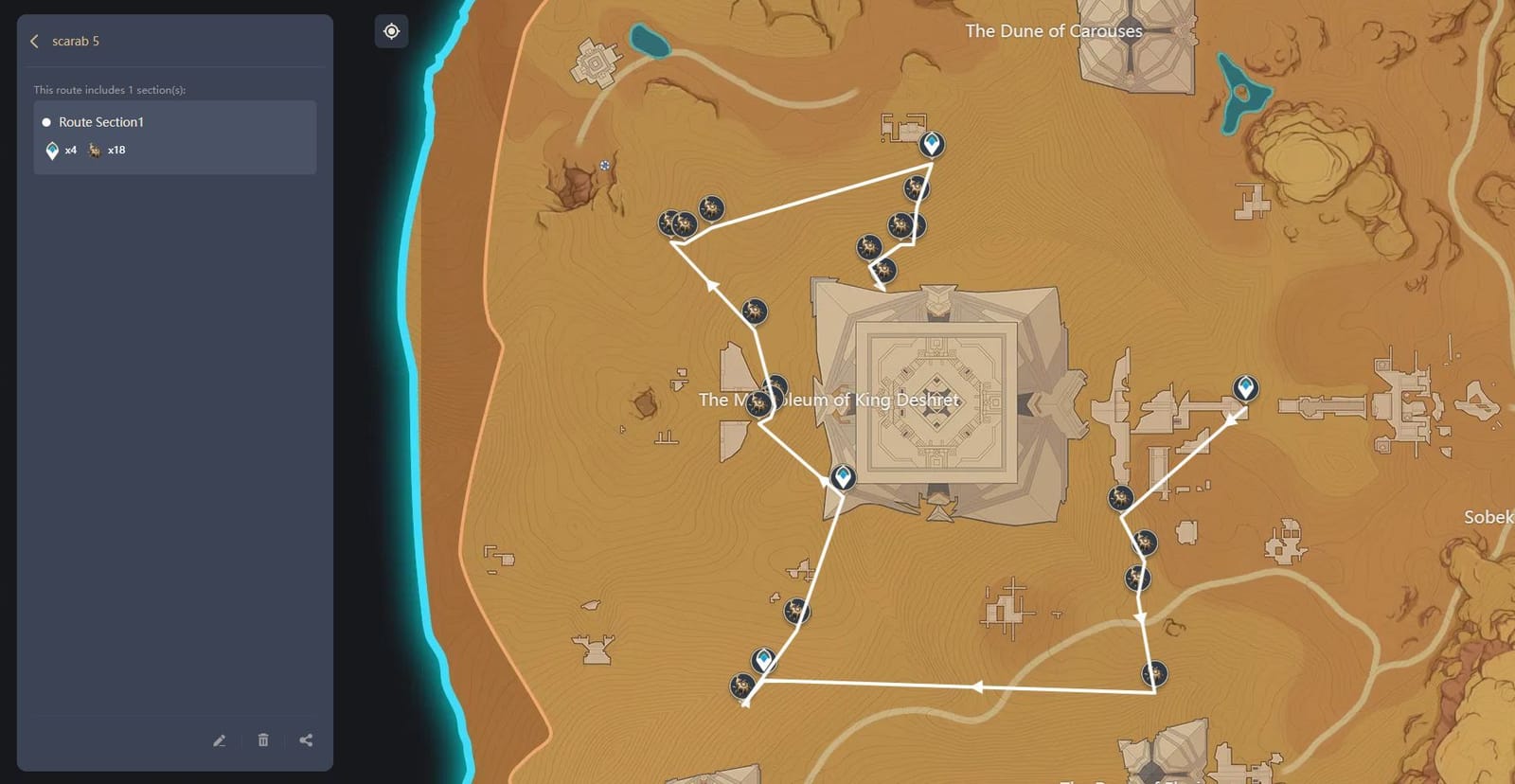Open sharing options via the share icon
This screenshot has width=1515, height=784.
tap(306, 740)
